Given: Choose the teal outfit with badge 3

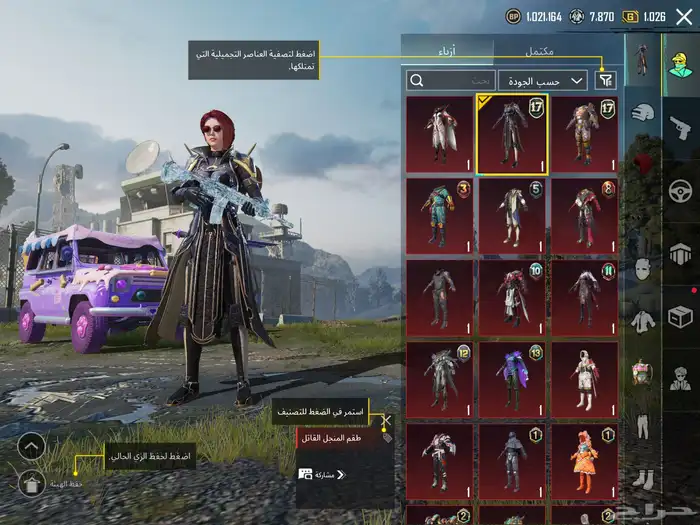Looking at the screenshot, I should tap(440, 215).
